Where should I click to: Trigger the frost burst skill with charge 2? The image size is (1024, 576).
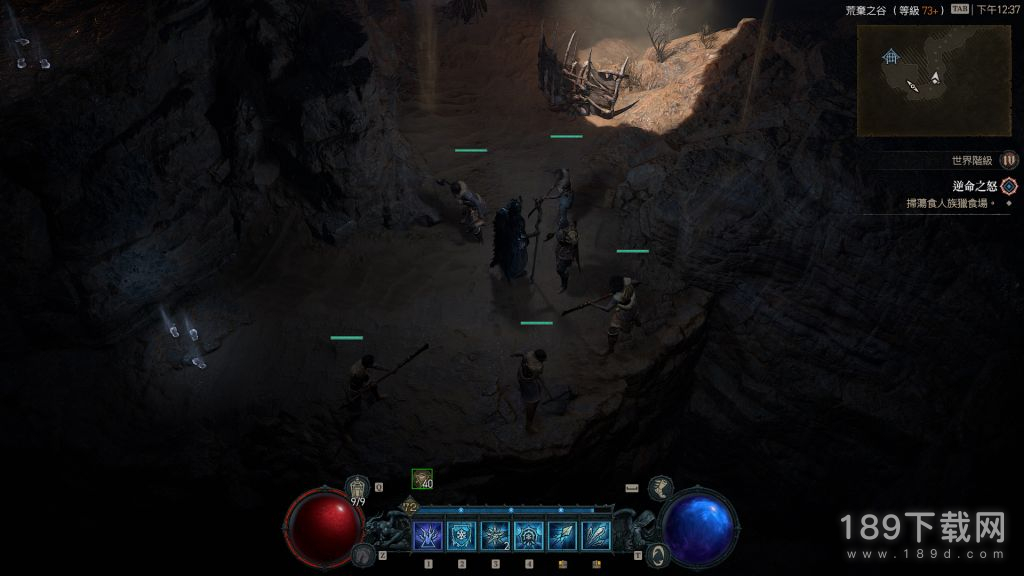[x=495, y=536]
